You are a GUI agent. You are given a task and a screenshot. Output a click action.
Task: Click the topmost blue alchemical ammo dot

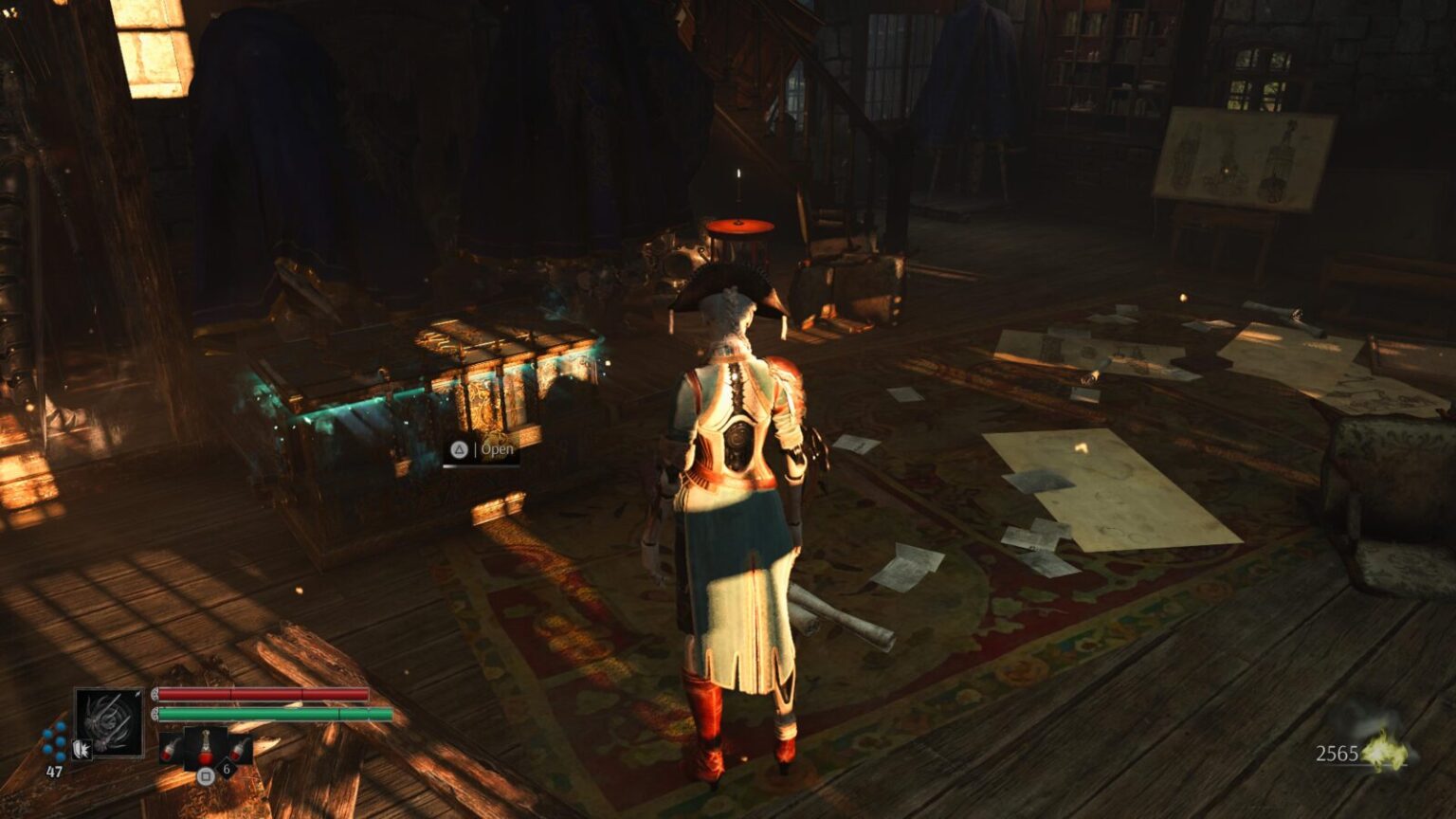[x=61, y=725]
